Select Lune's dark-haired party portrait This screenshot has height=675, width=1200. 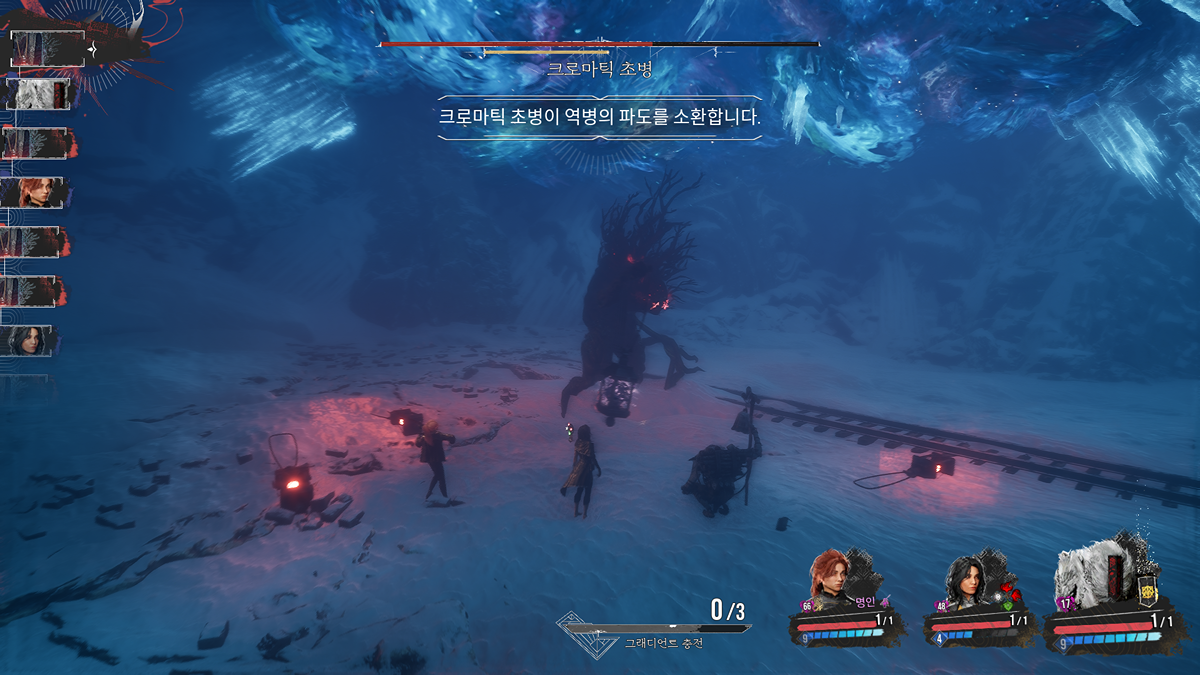(x=969, y=580)
